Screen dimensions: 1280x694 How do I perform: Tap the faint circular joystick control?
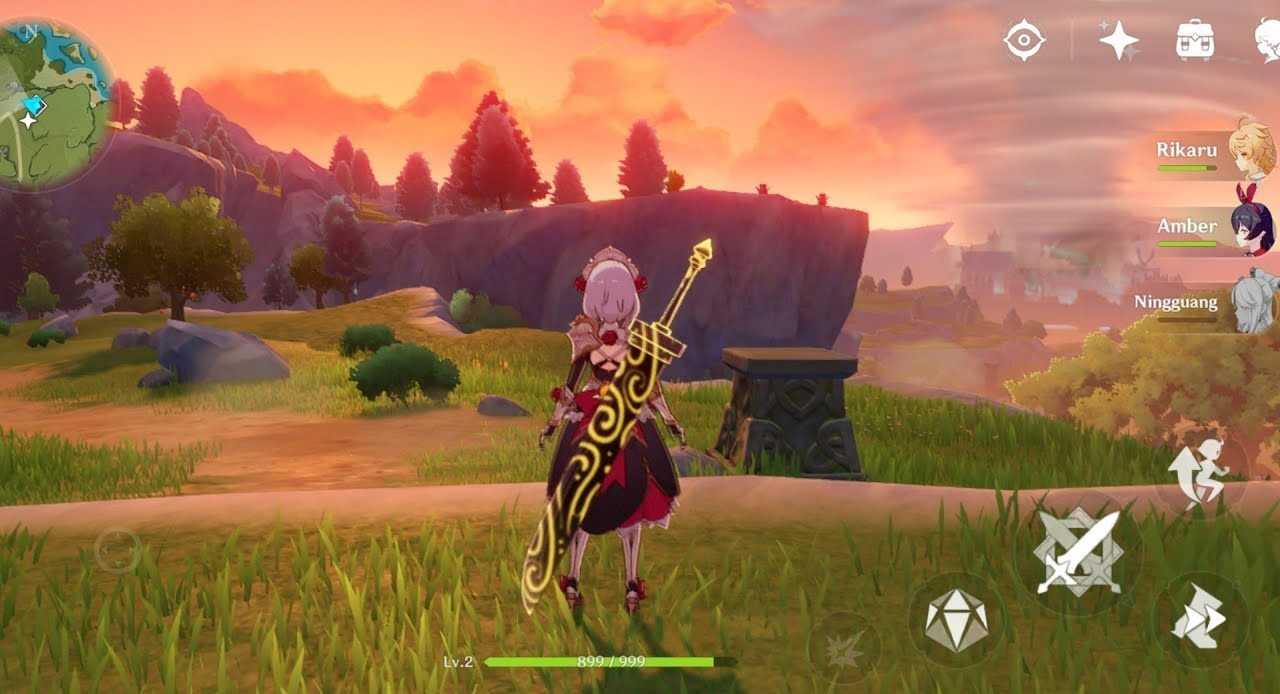(117, 549)
